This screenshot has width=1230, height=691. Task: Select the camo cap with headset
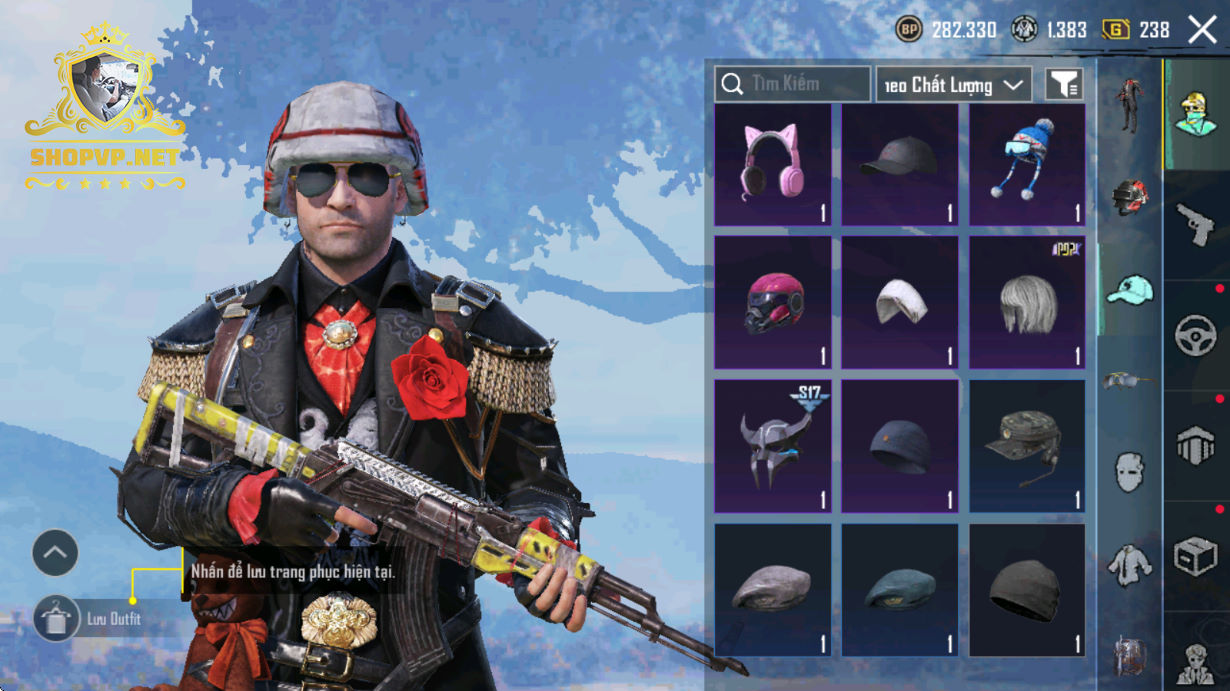[x=1027, y=445]
